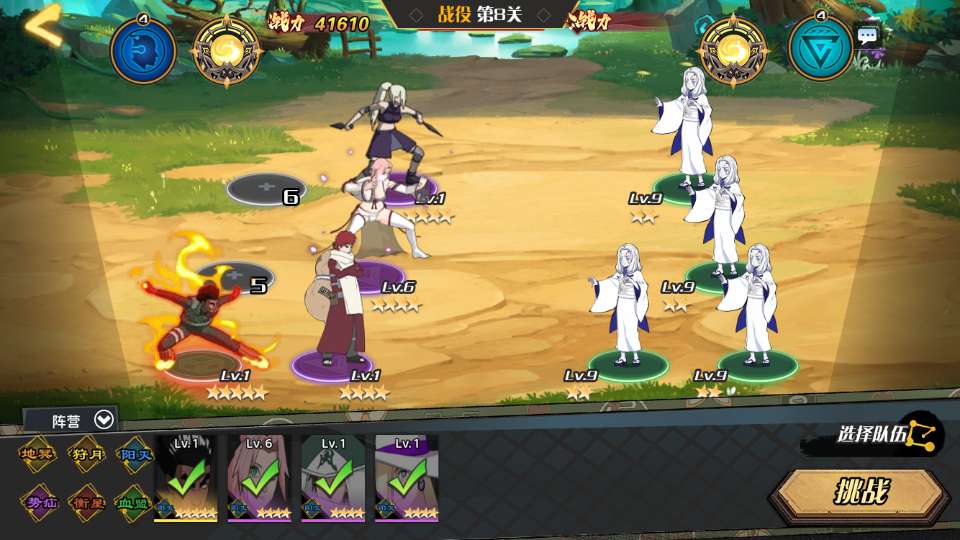The width and height of the screenshot is (960, 540).
Task: Filter heroes by 阳灭 faction
Action: point(134,454)
